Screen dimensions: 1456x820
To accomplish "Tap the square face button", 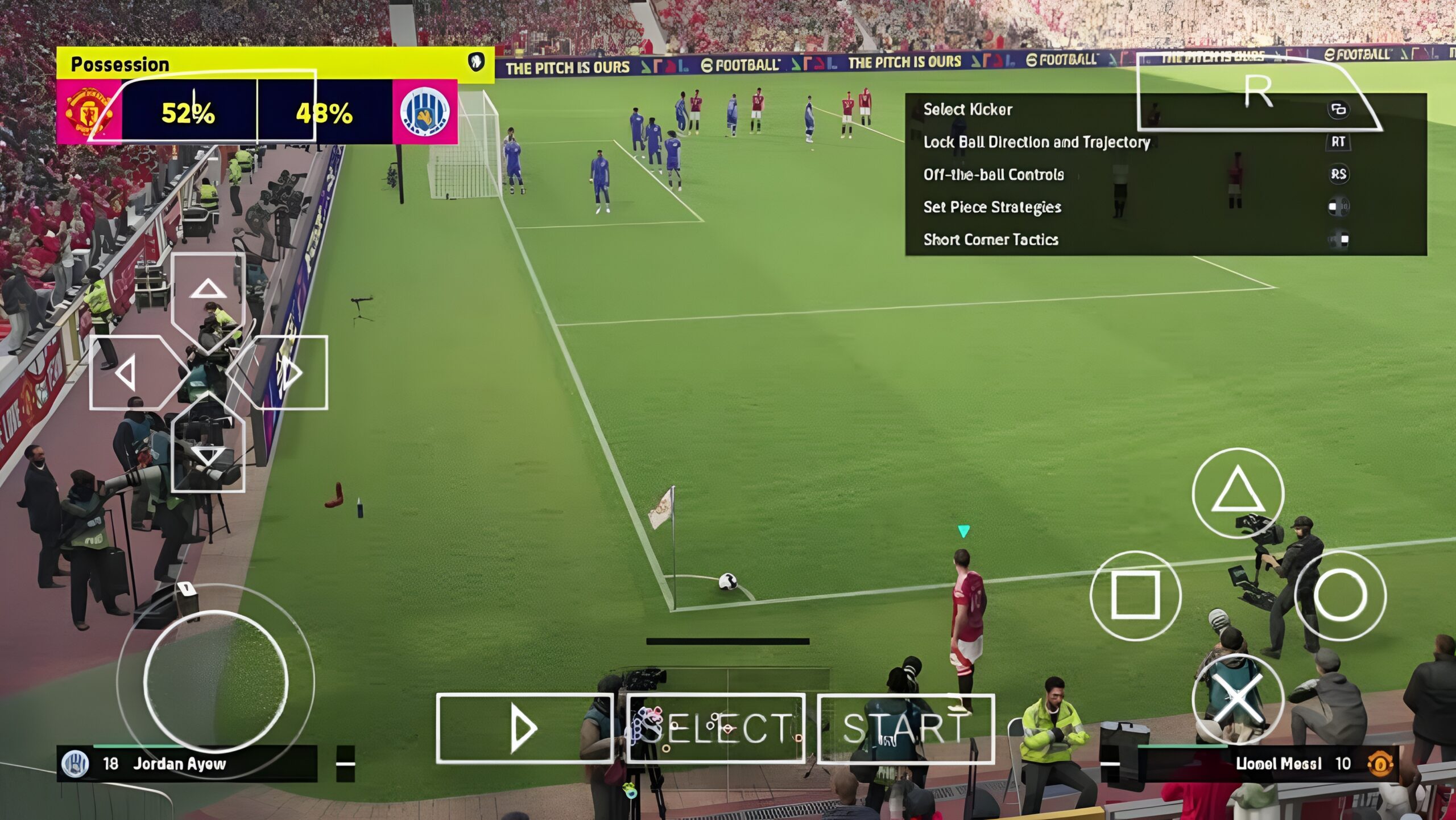I will pyautogui.click(x=1135, y=595).
